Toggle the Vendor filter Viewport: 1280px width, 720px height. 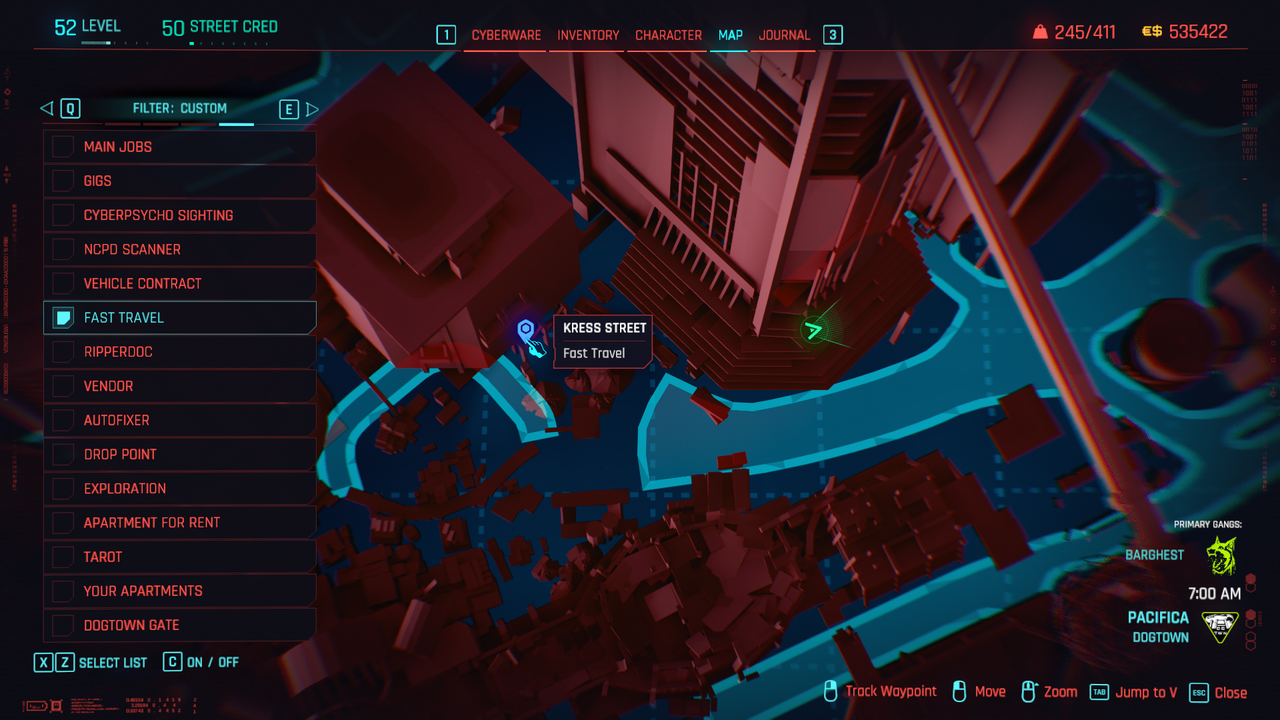pos(63,386)
